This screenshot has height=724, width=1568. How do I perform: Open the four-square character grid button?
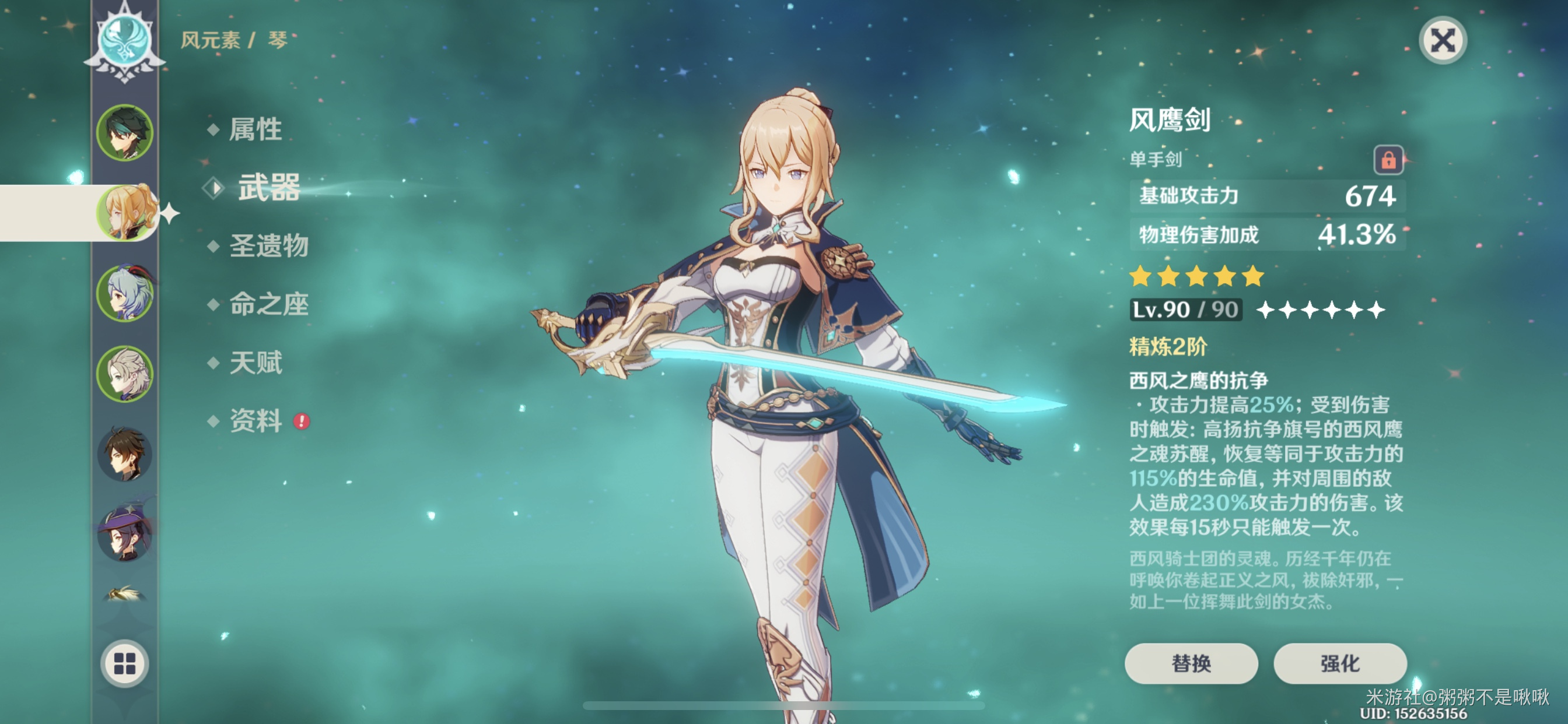tap(125, 663)
